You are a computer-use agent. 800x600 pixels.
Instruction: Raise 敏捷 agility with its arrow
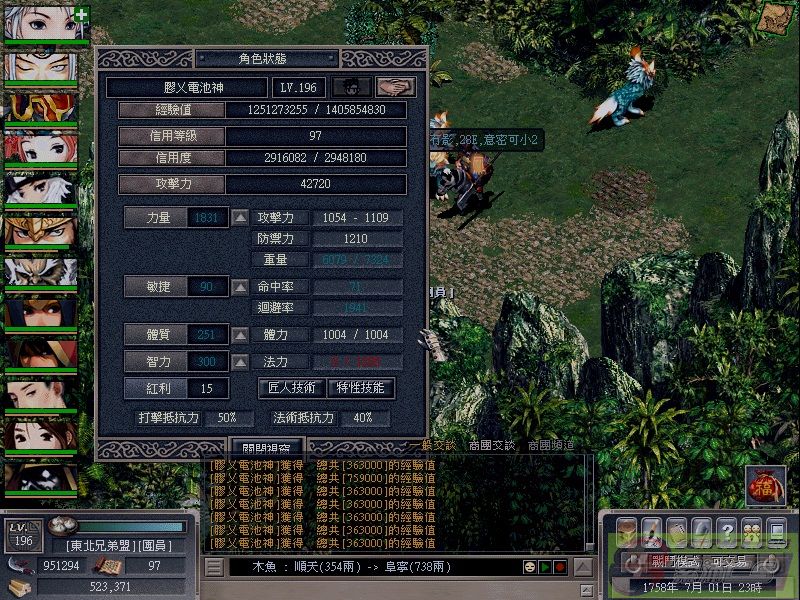coord(241,287)
